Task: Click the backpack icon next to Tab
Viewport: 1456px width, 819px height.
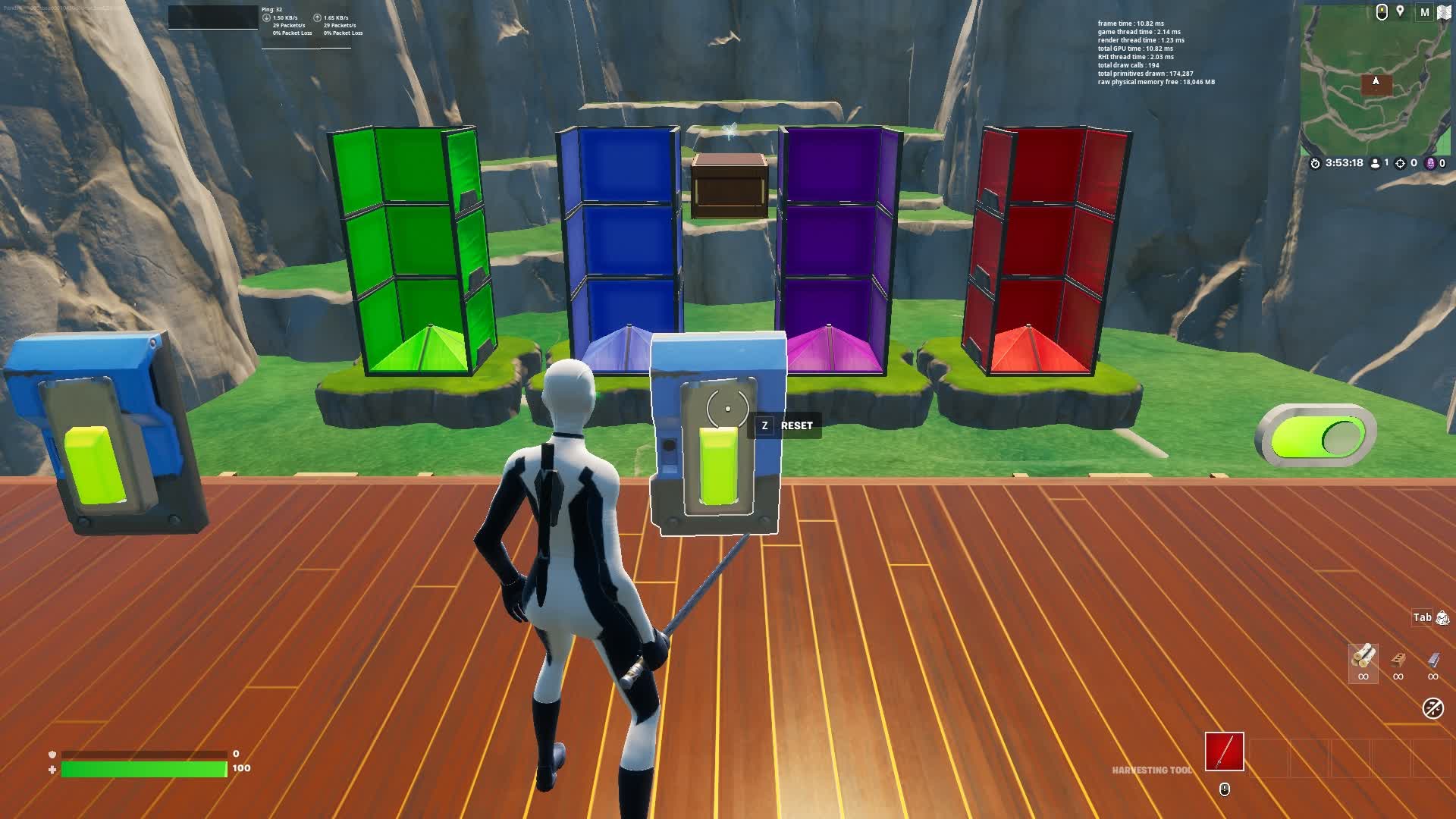Action: tap(1442, 617)
